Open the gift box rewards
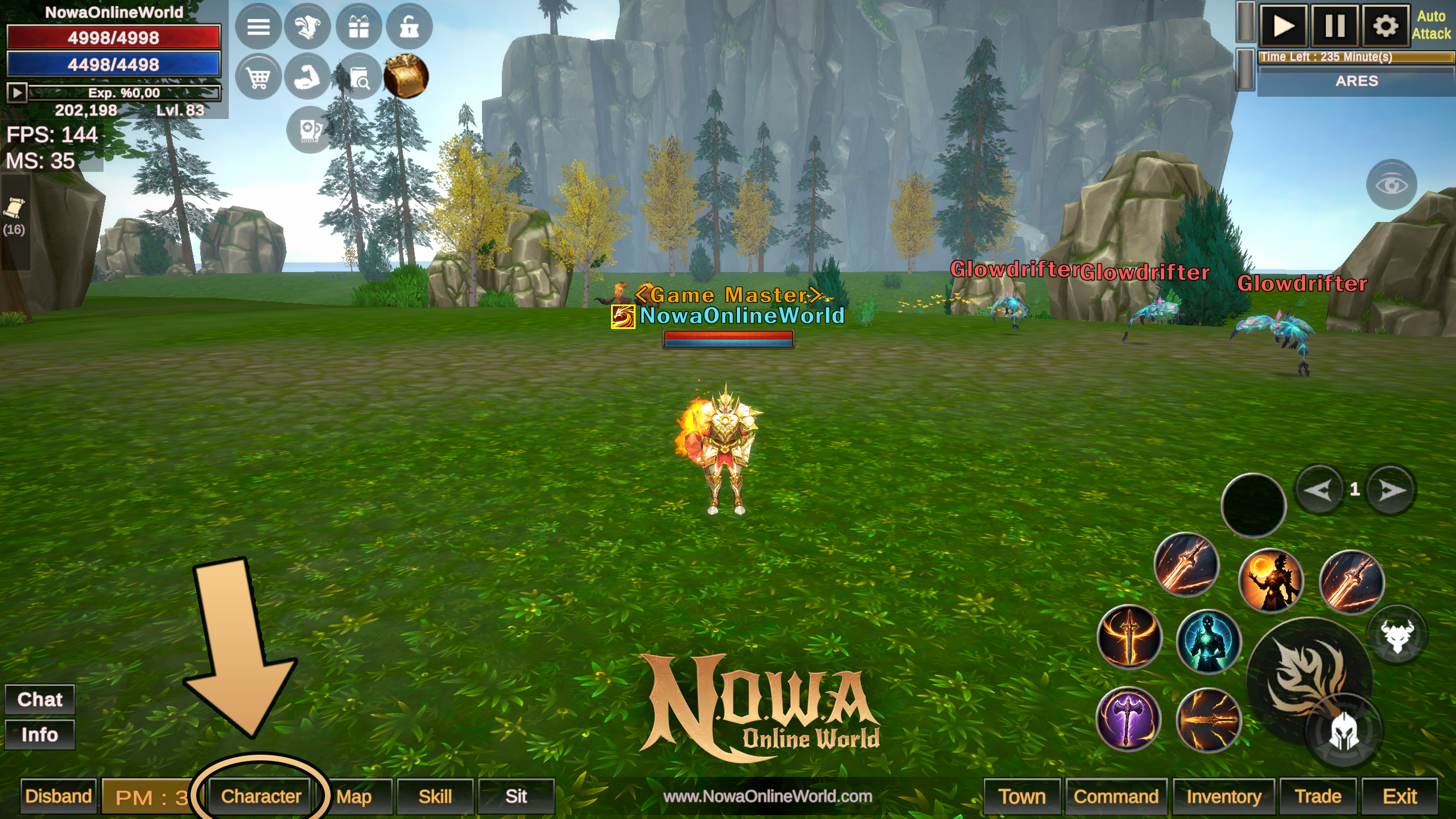Image resolution: width=1456 pixels, height=819 pixels. point(358,27)
